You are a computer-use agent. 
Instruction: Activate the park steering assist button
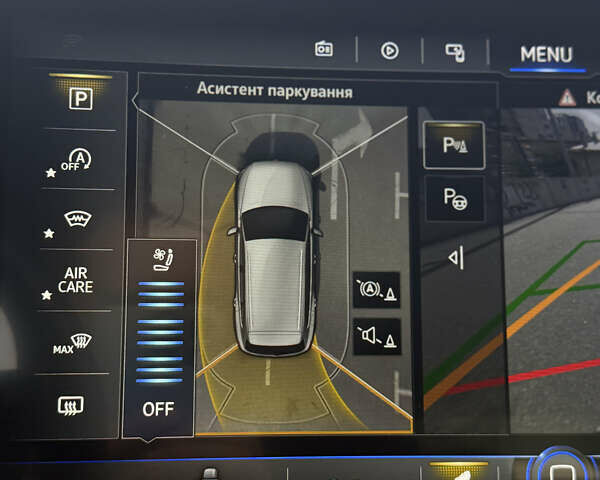pyautogui.click(x=454, y=199)
